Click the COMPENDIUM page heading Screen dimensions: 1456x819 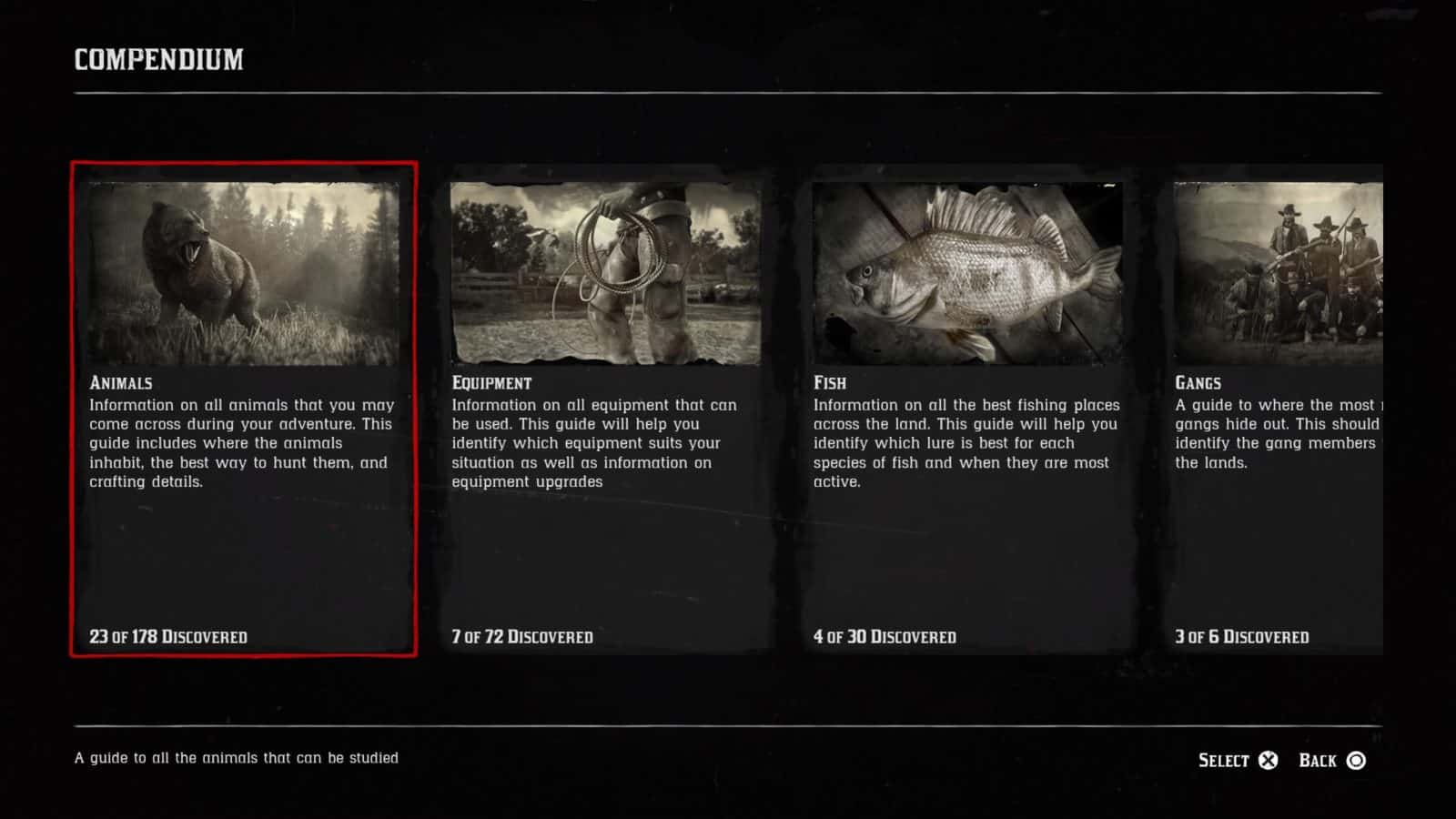click(x=158, y=57)
